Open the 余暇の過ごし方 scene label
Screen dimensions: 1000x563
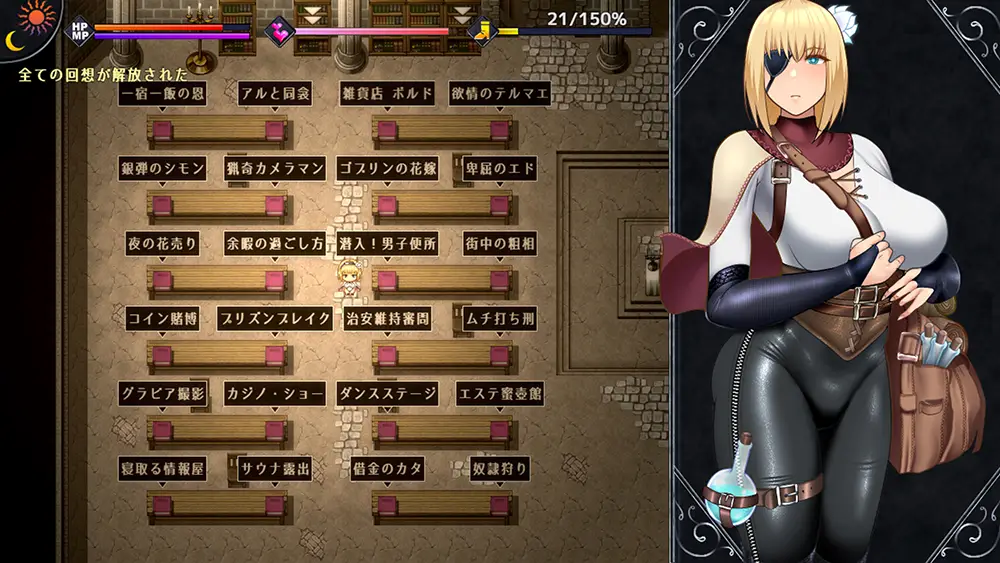tap(275, 243)
